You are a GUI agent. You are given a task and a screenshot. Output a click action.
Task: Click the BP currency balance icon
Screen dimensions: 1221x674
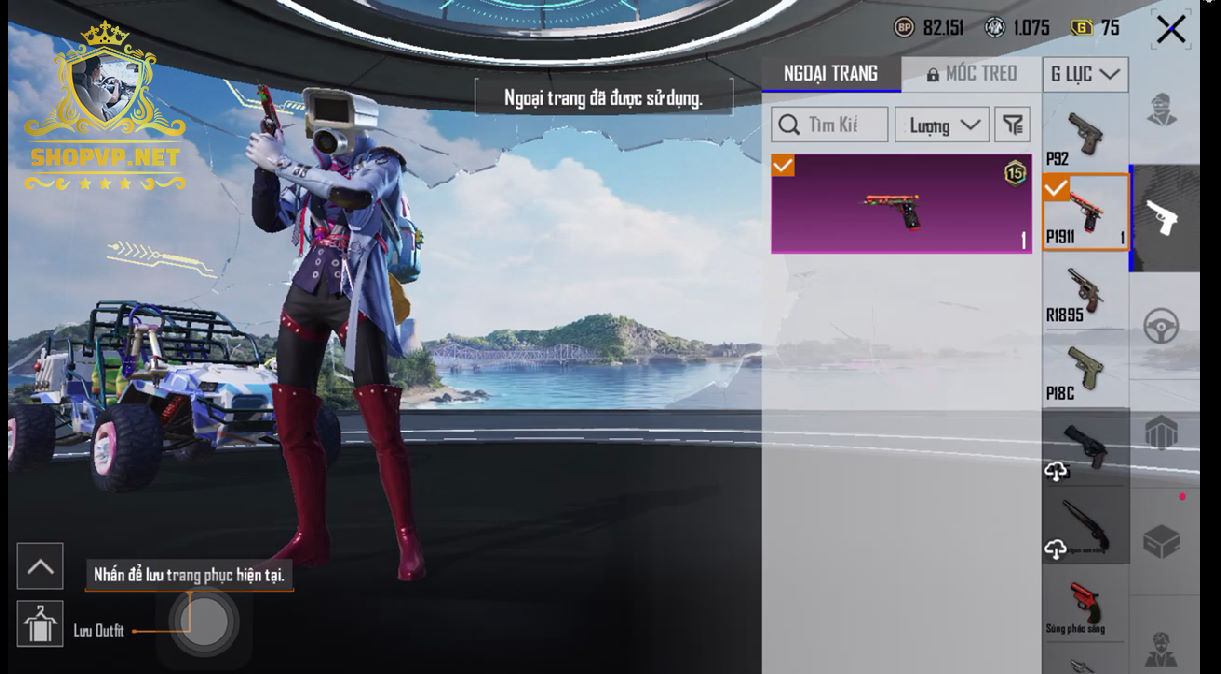coord(904,28)
